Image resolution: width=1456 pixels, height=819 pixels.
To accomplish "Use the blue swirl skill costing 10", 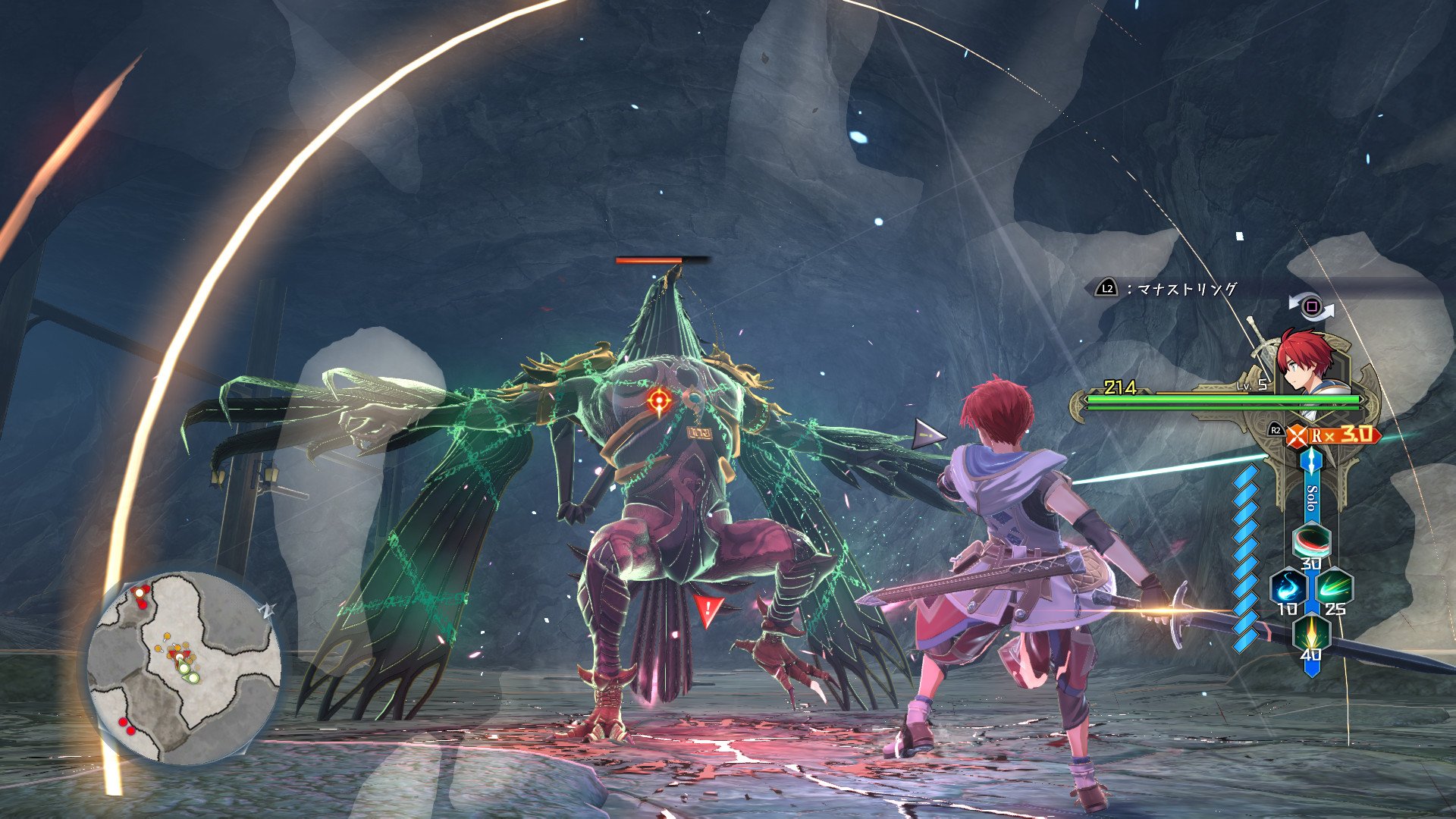I will click(x=1288, y=588).
